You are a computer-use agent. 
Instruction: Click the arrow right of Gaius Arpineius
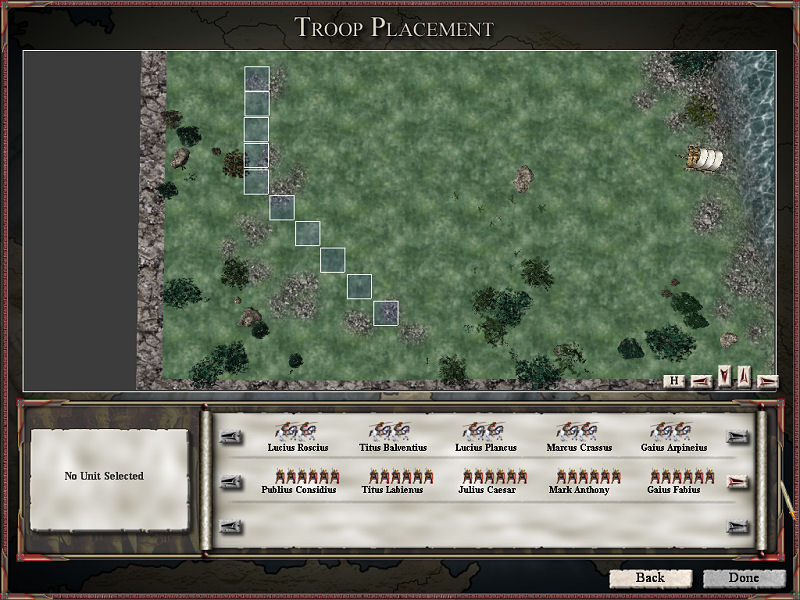click(x=739, y=437)
